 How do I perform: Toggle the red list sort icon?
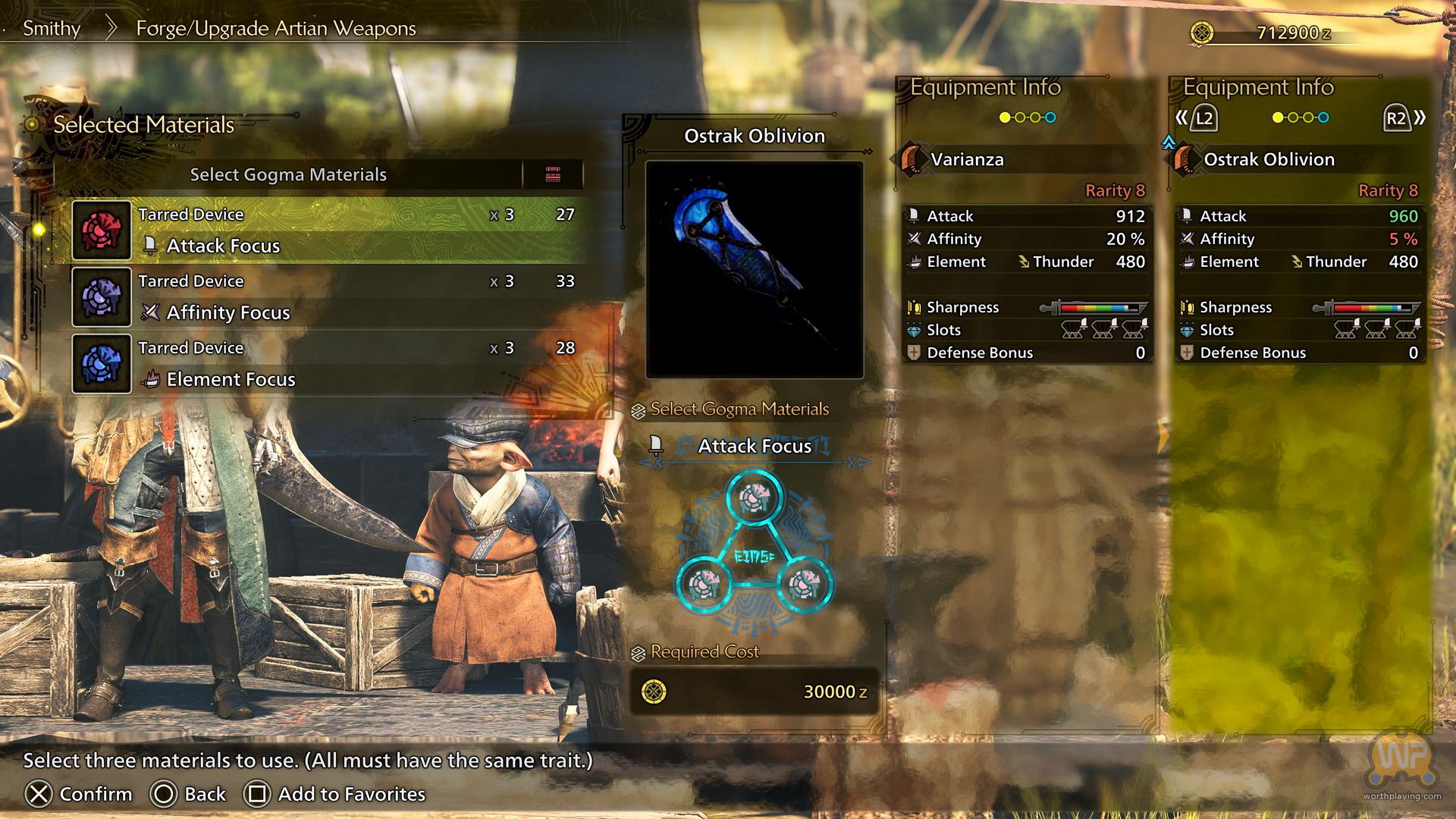click(553, 174)
